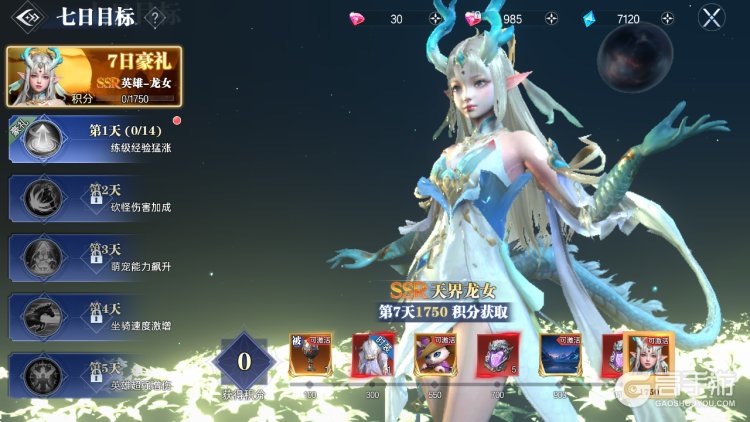Screen dimensions: 750x422
Task: Open the 第4天 坐骑速度激增 tab
Action: (95, 315)
